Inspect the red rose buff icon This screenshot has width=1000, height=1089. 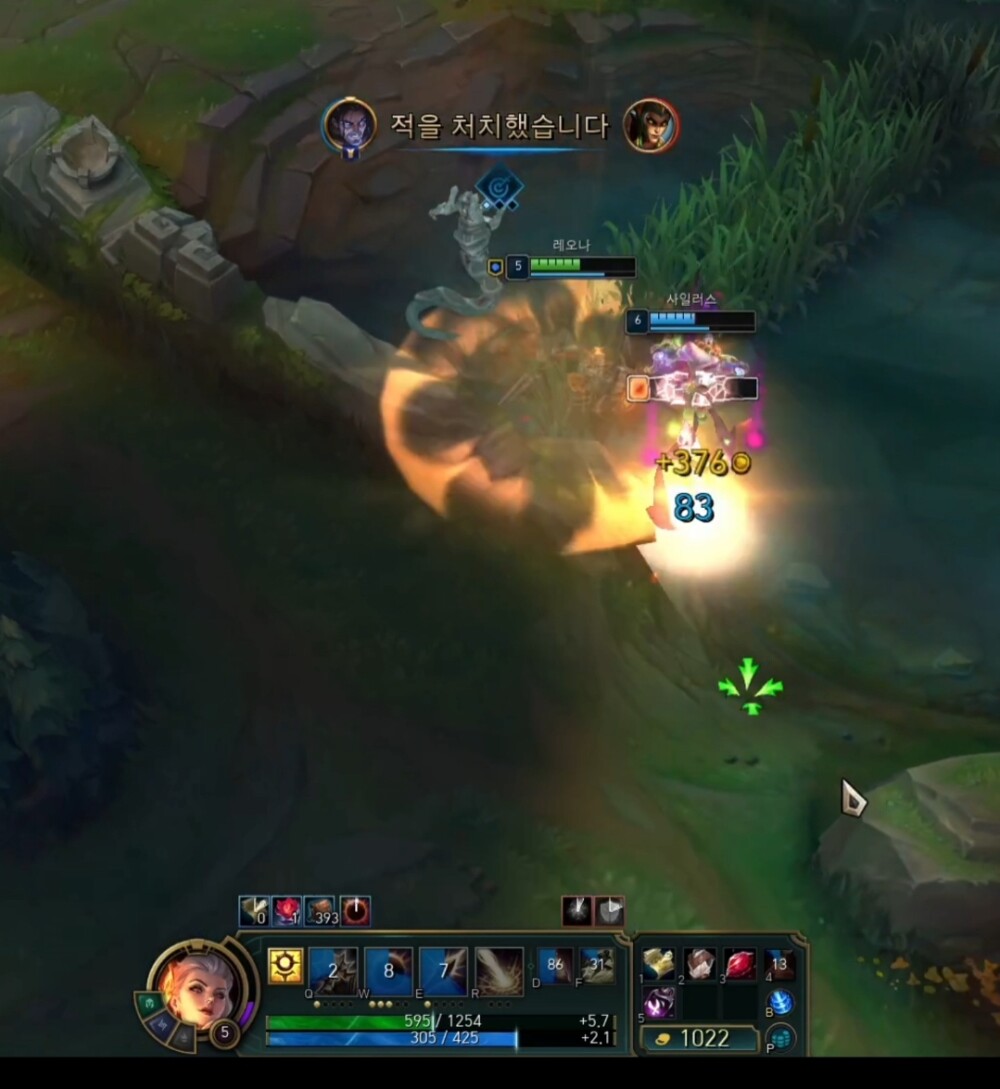click(x=287, y=911)
